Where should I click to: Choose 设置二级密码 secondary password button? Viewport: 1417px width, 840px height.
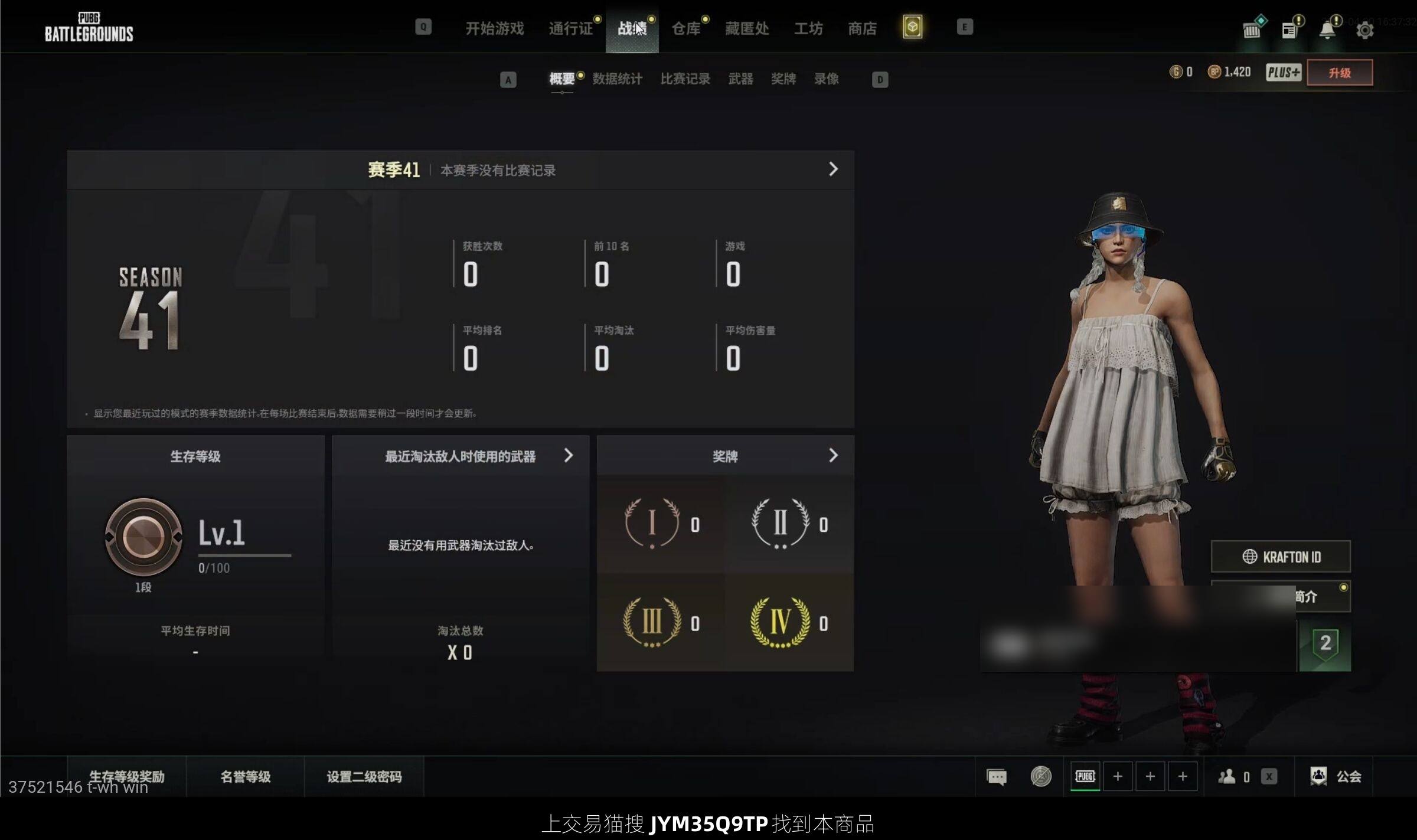point(364,776)
